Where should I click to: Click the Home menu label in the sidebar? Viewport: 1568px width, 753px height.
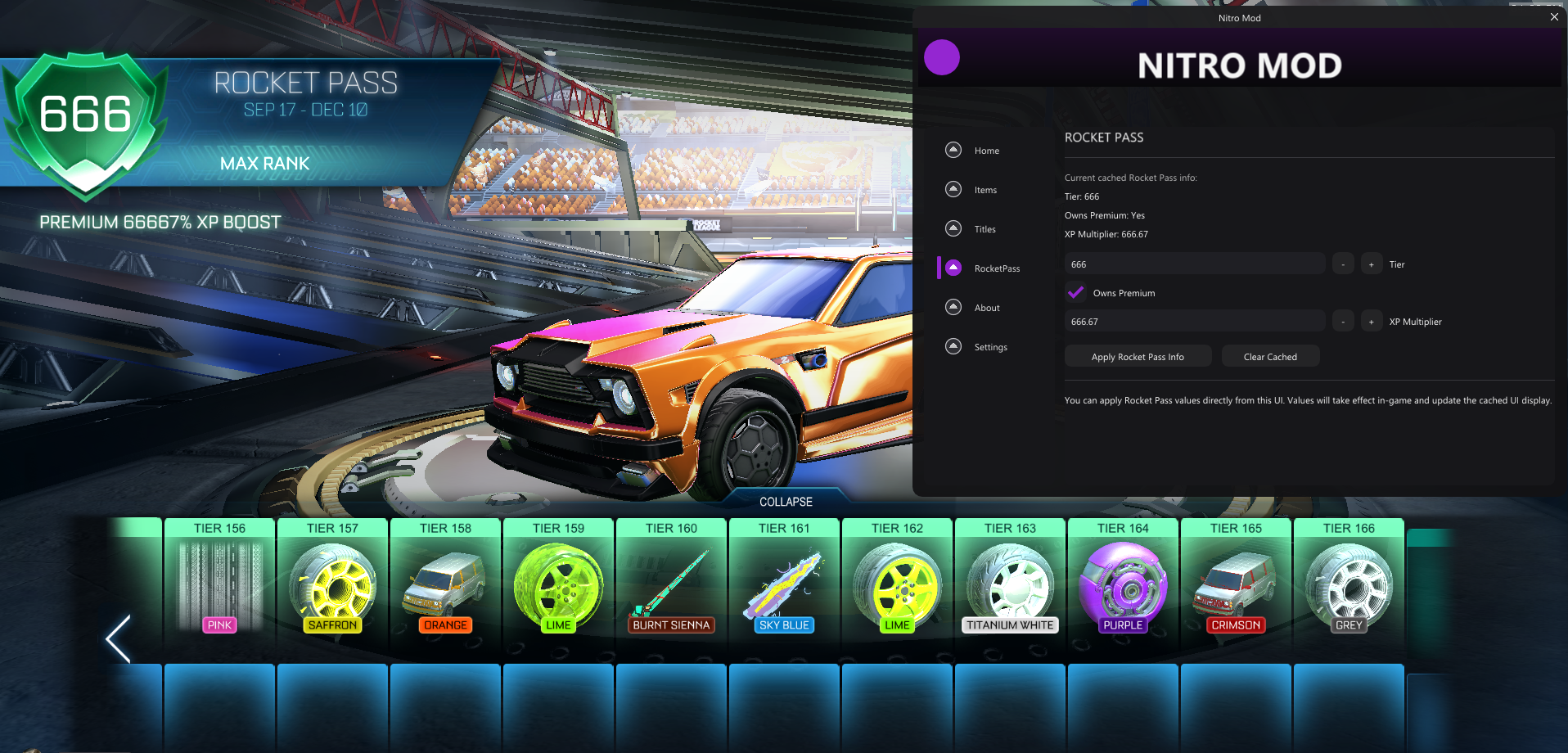(986, 150)
